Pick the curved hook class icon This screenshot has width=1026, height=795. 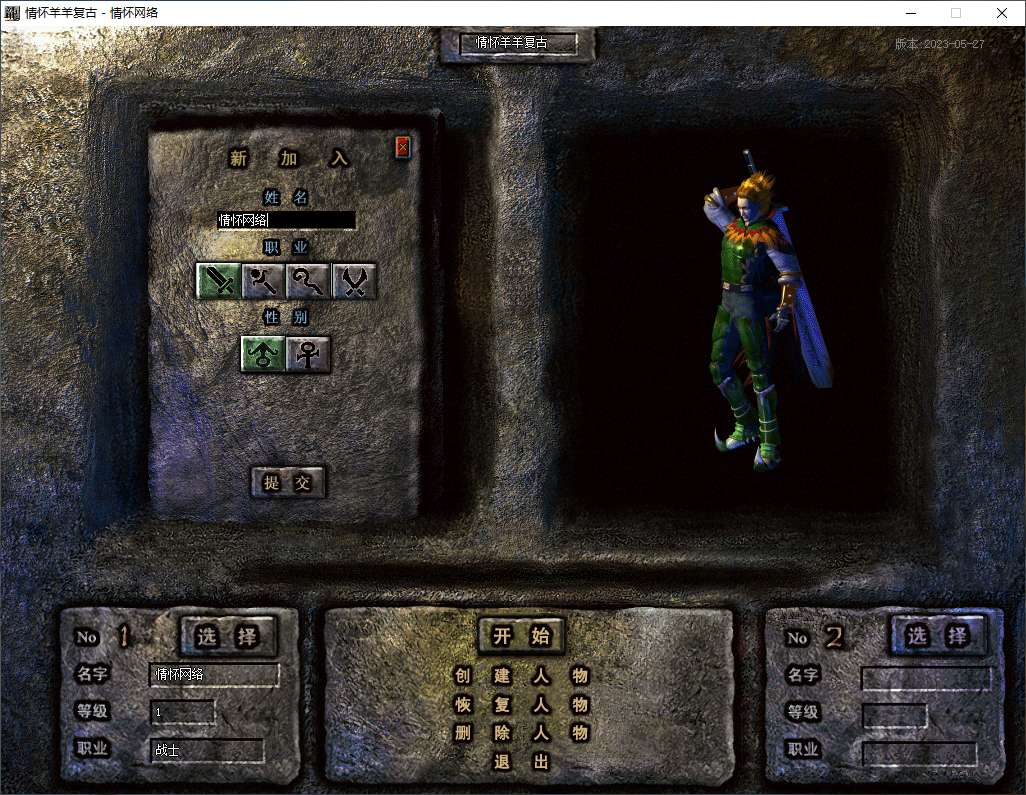point(309,282)
